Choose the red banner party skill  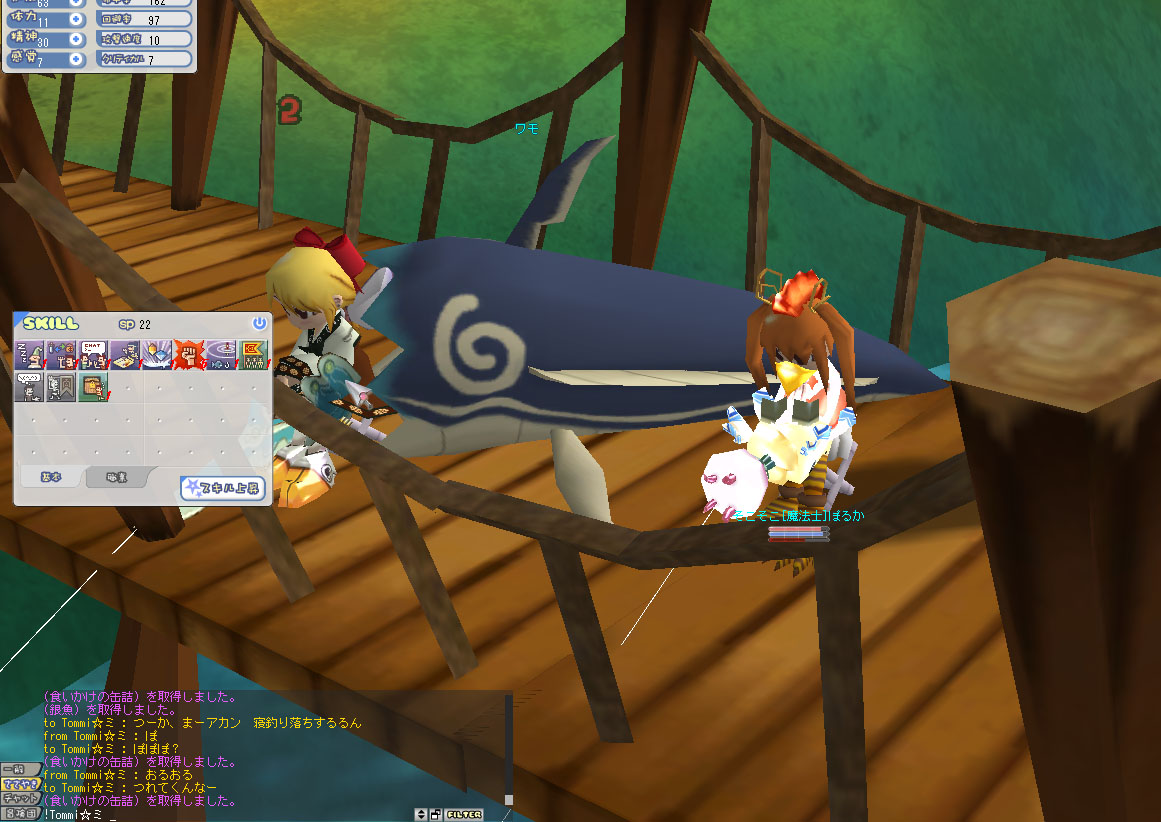251,353
